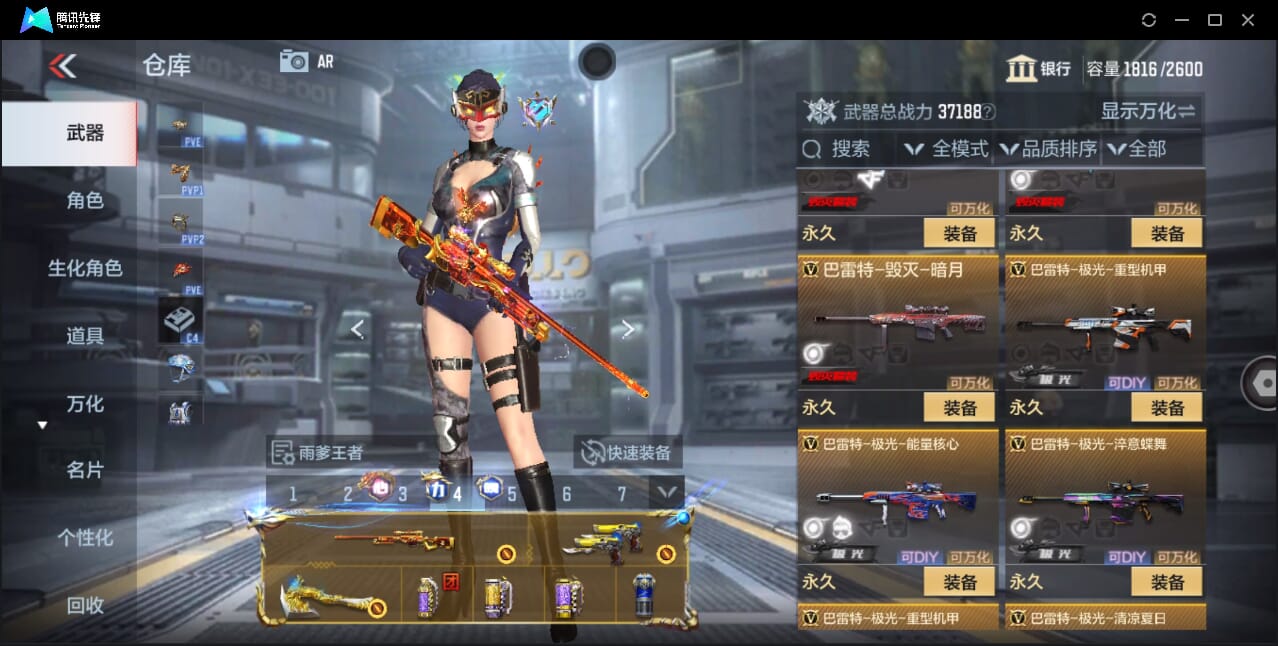Open the AR camera mode
Image resolution: width=1278 pixels, height=646 pixels.
(306, 61)
